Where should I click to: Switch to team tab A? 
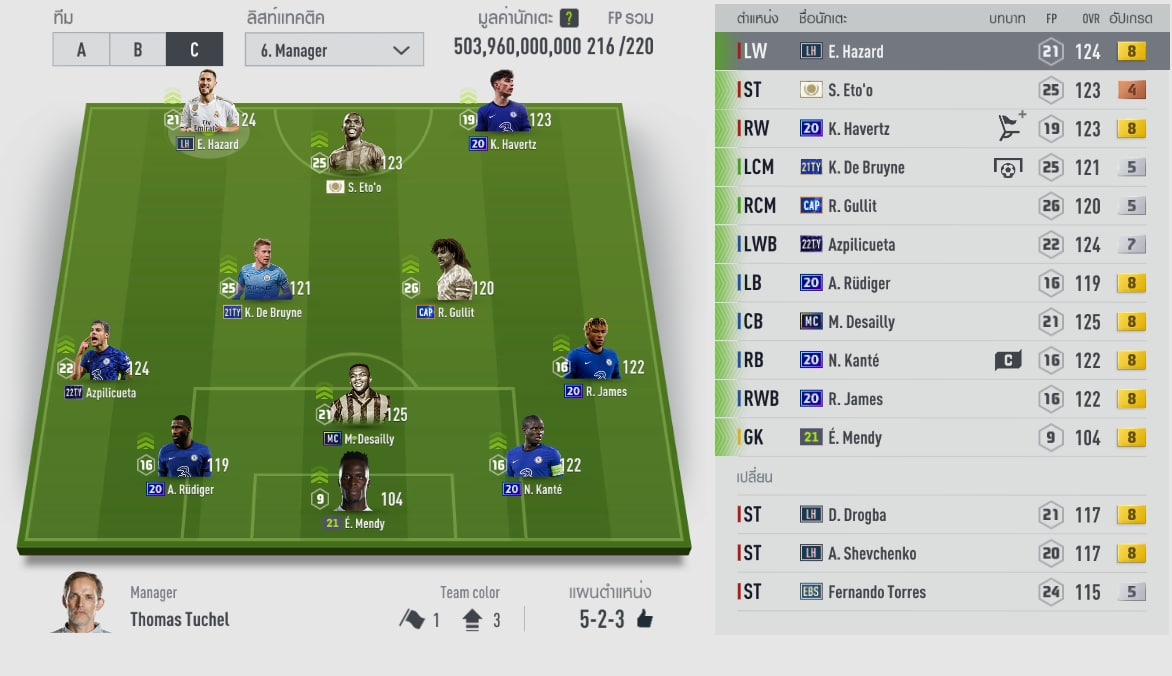click(81, 50)
